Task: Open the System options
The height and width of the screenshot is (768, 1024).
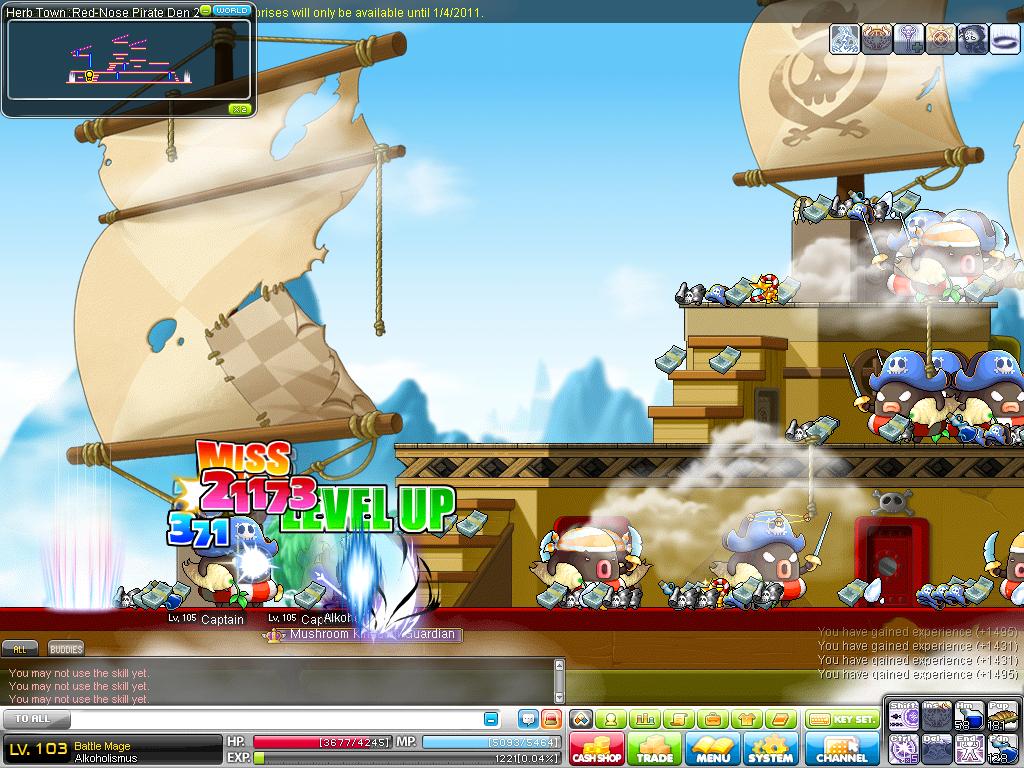Action: click(x=770, y=749)
